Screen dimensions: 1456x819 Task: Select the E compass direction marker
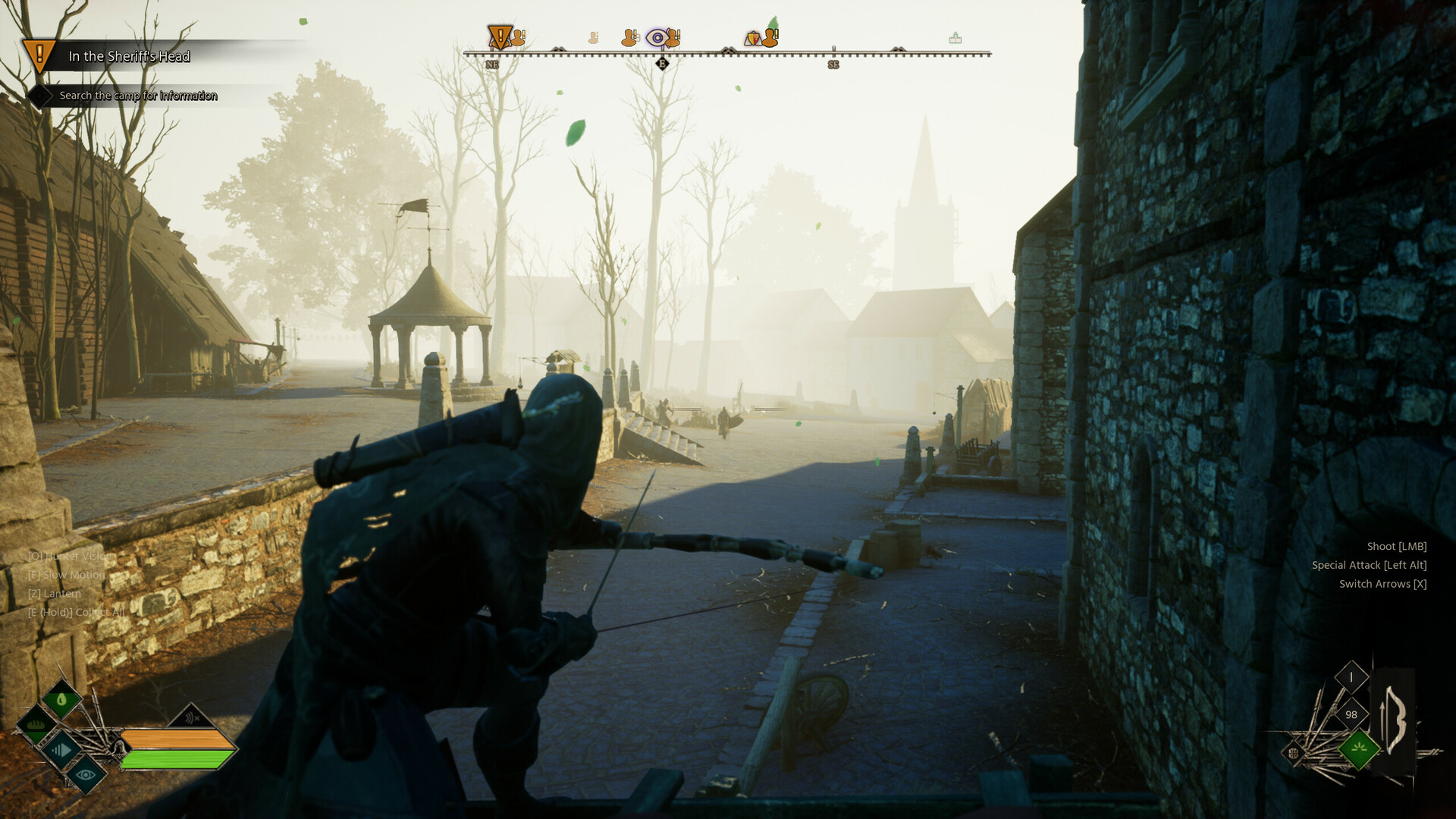click(663, 64)
